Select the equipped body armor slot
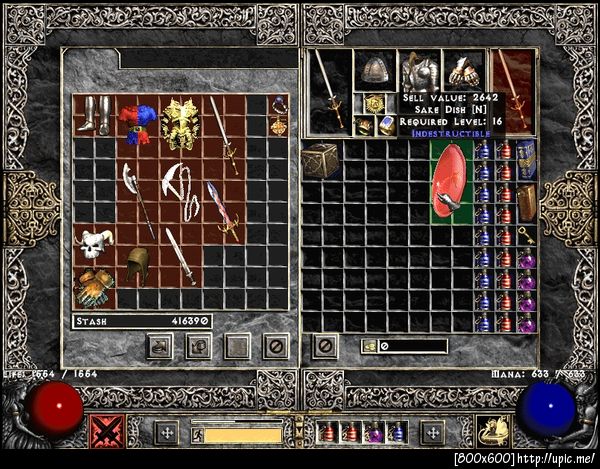 420,73
